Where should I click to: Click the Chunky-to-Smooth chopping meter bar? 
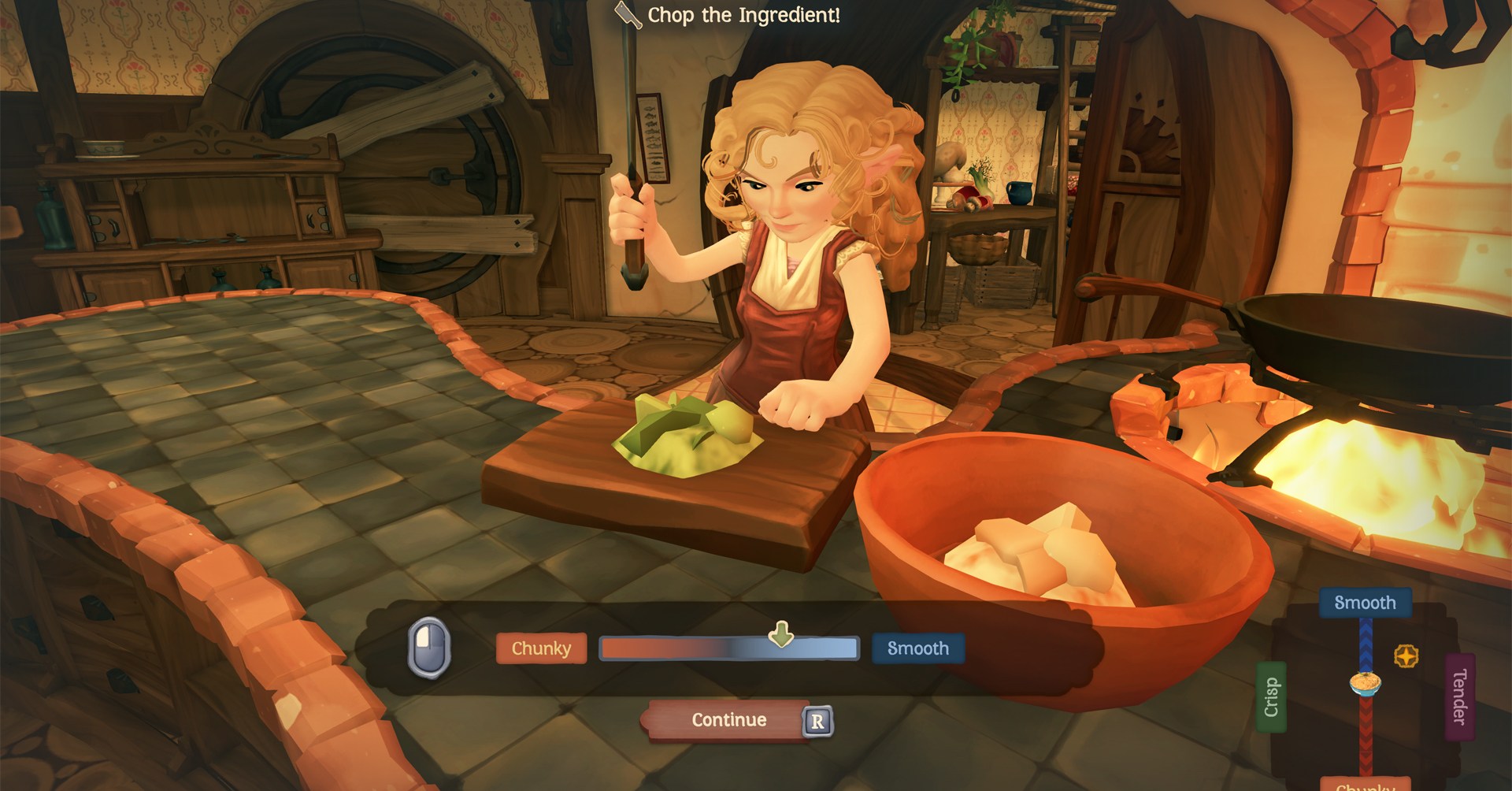(728, 648)
